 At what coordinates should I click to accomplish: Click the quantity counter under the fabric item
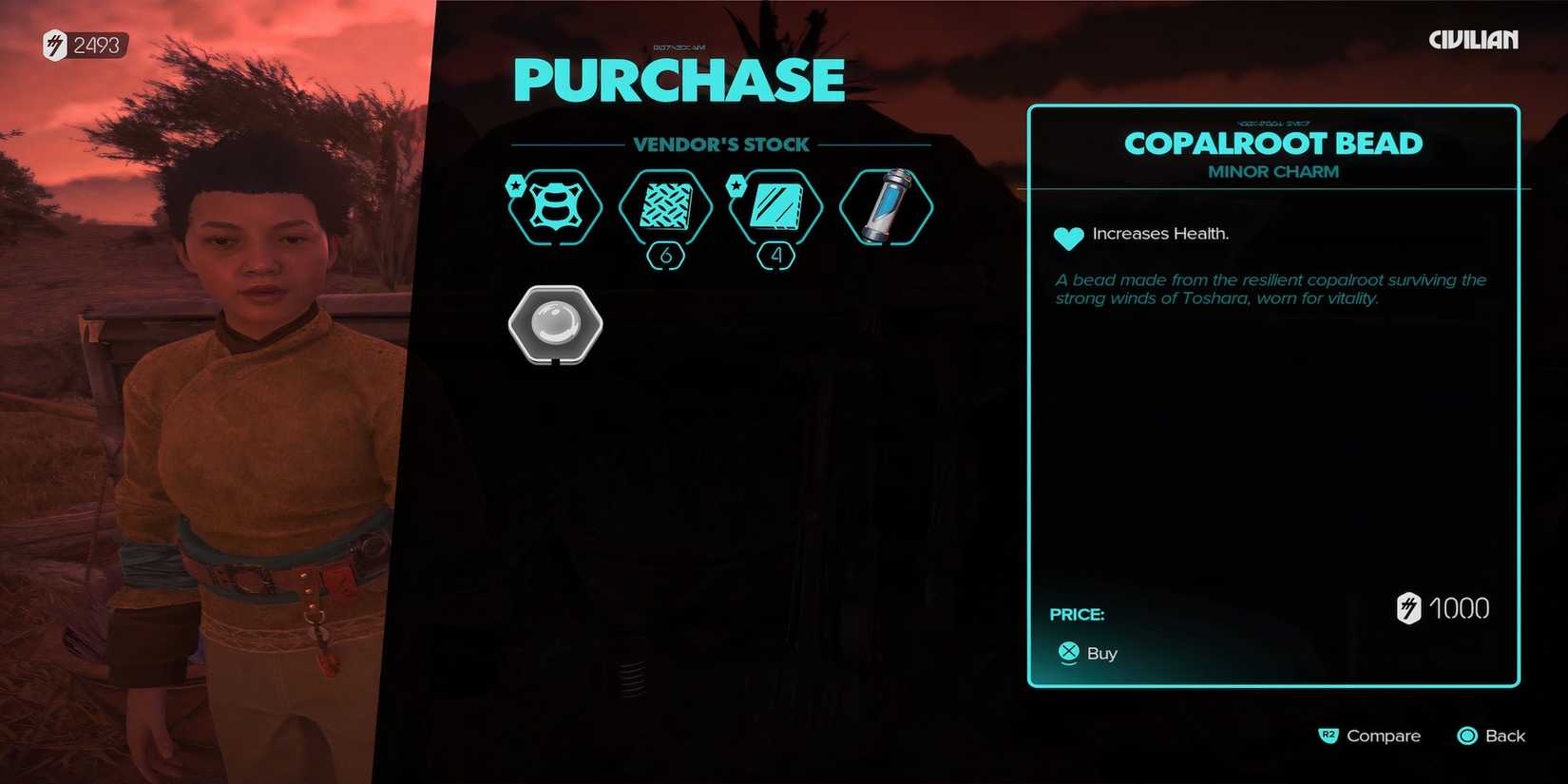[x=665, y=255]
